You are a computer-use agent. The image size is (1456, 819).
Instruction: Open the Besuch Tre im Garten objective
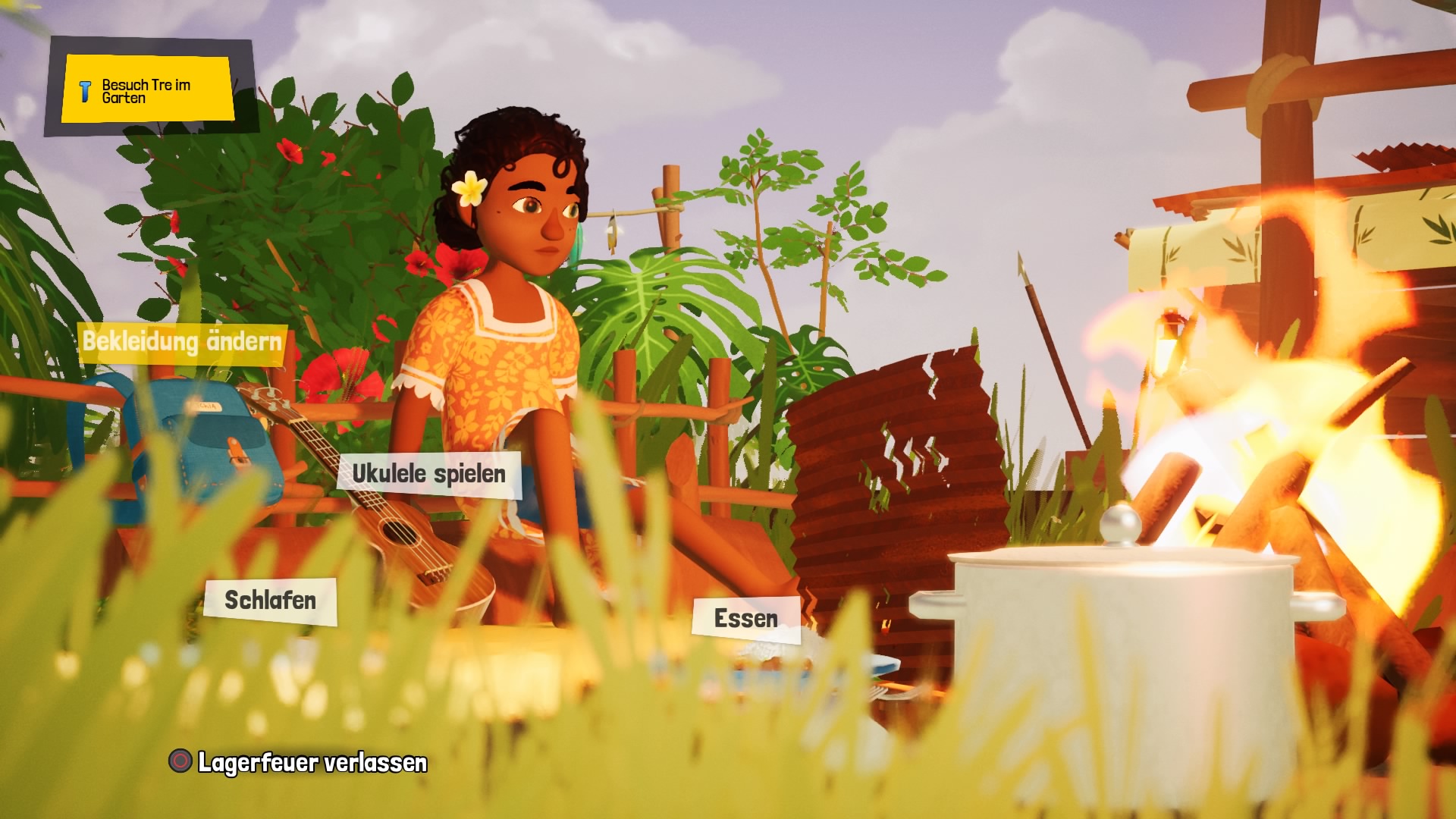tap(148, 89)
